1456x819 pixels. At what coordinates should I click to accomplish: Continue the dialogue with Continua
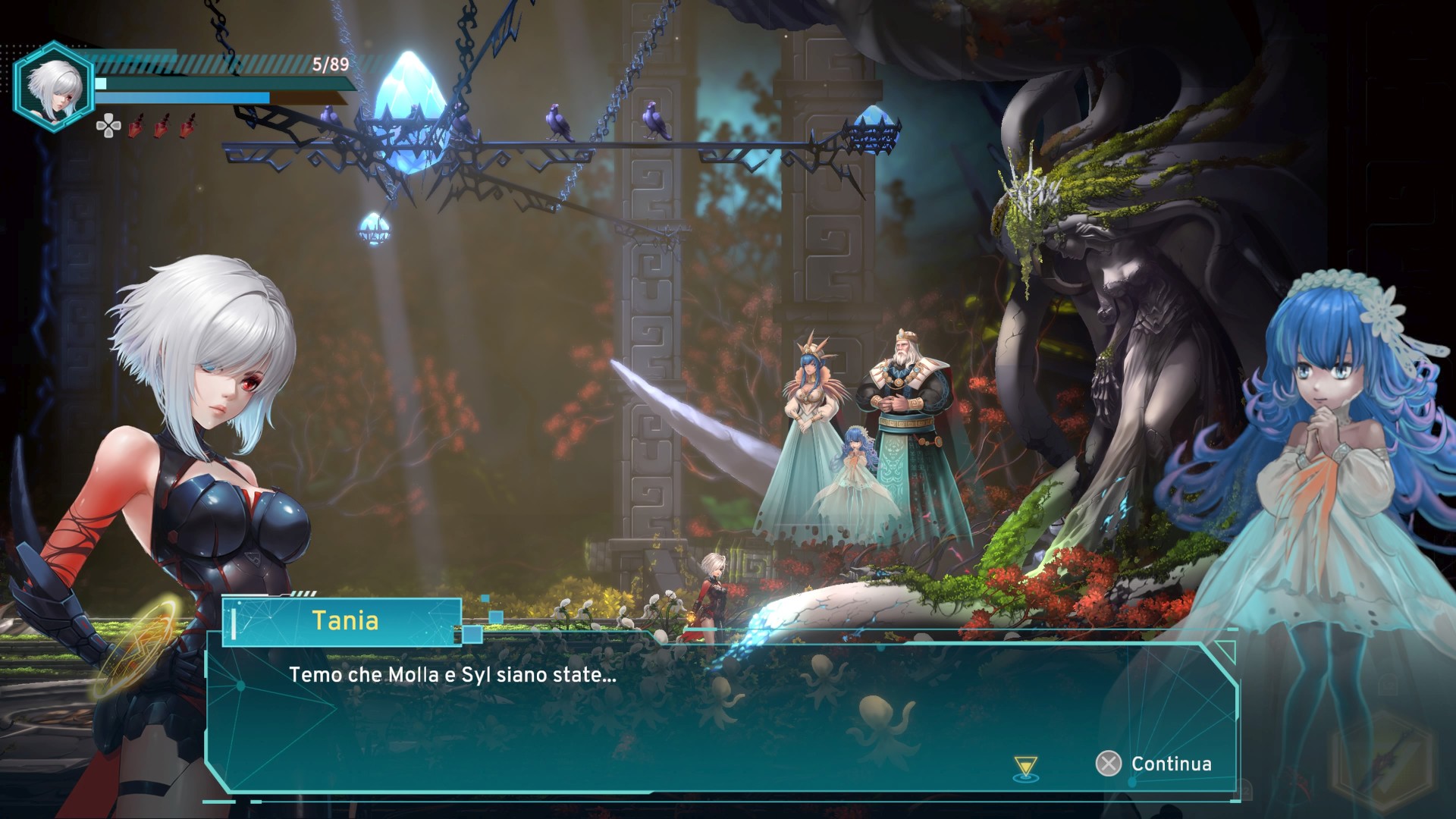click(x=1154, y=764)
